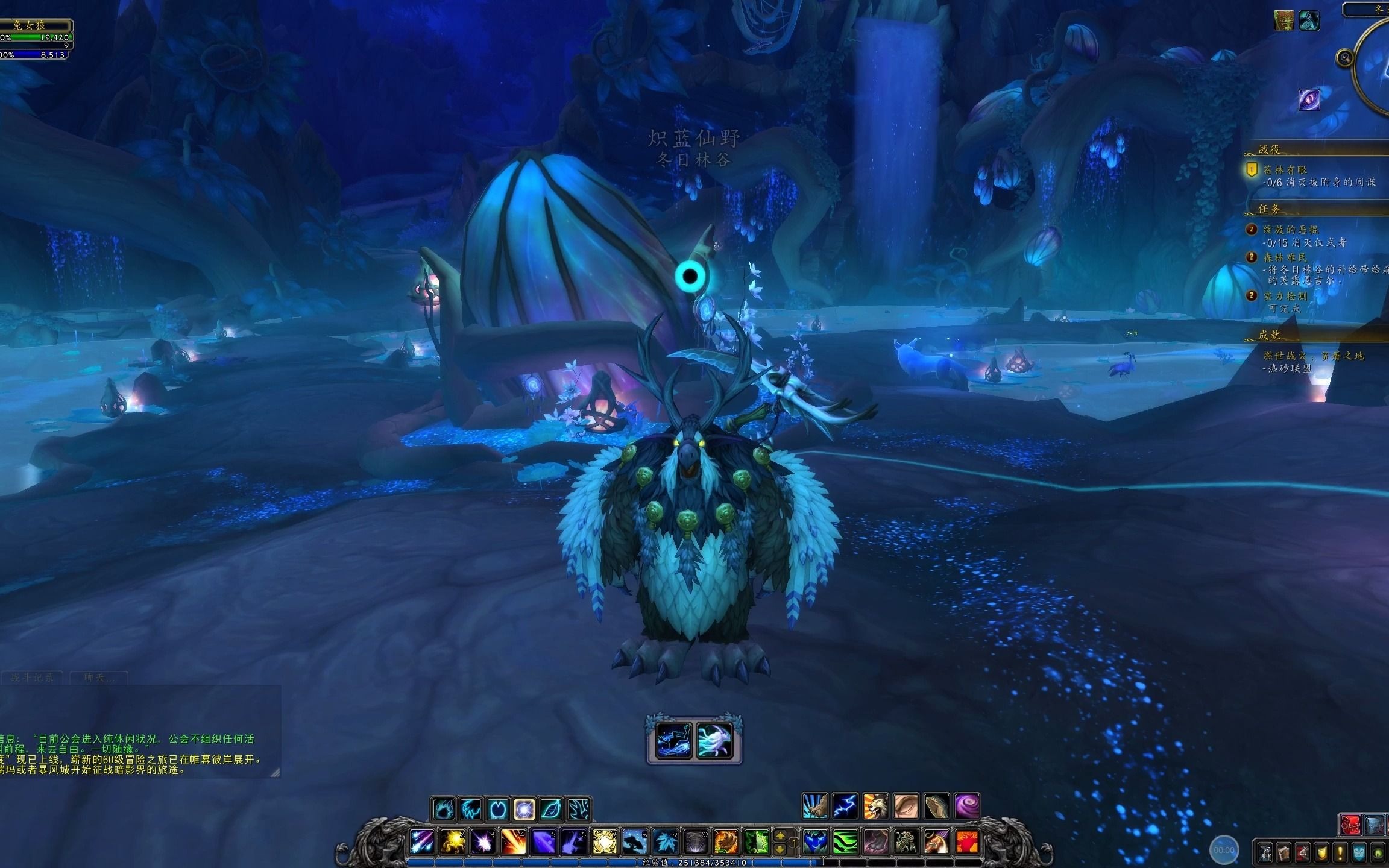The width and height of the screenshot is (1389, 868).
Task: Activate the left covenant ability above action bar
Action: [674, 740]
